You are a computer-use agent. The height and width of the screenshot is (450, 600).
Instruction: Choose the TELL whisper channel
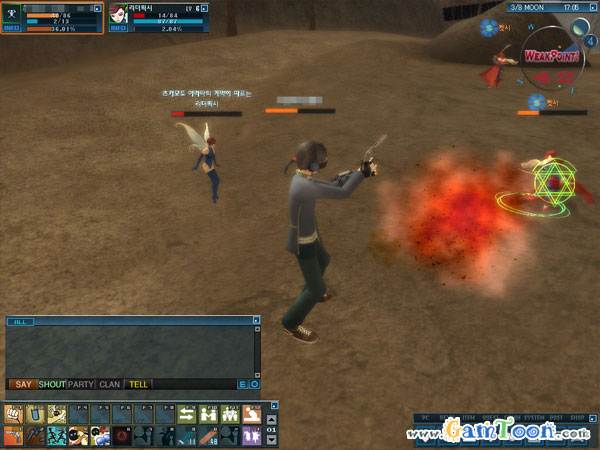(138, 384)
